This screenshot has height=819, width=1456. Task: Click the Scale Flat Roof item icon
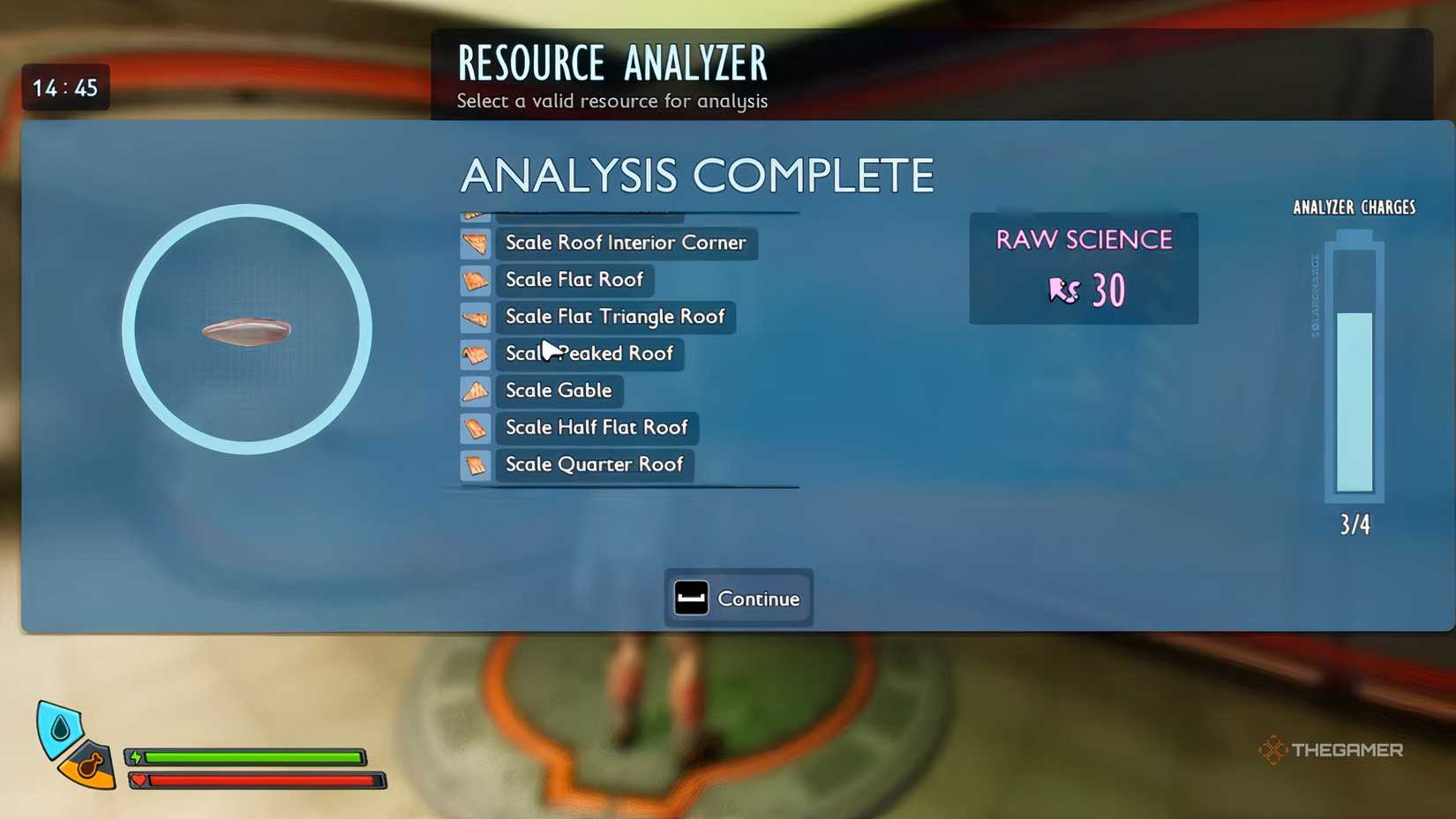point(476,280)
